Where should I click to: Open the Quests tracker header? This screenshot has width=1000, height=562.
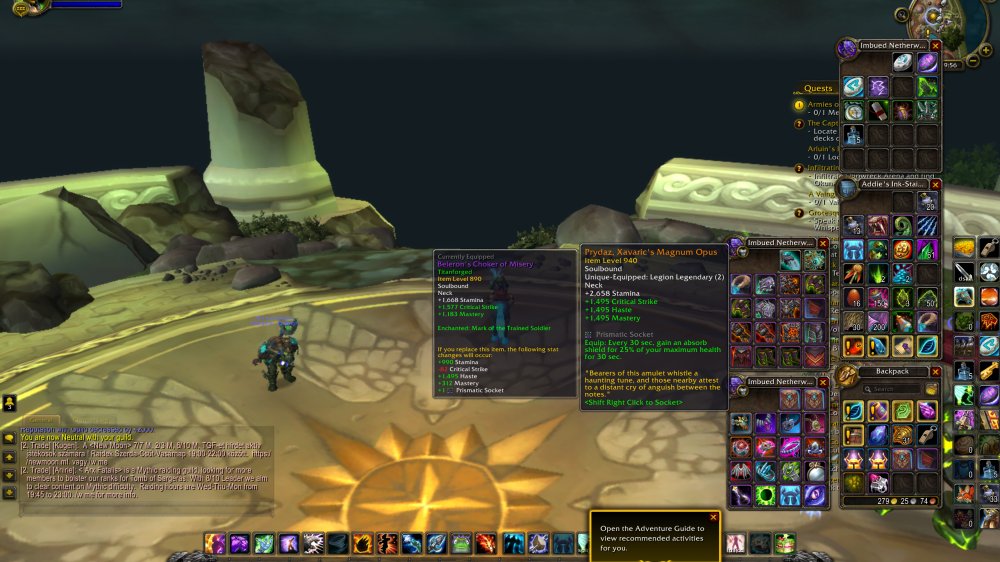click(x=818, y=88)
